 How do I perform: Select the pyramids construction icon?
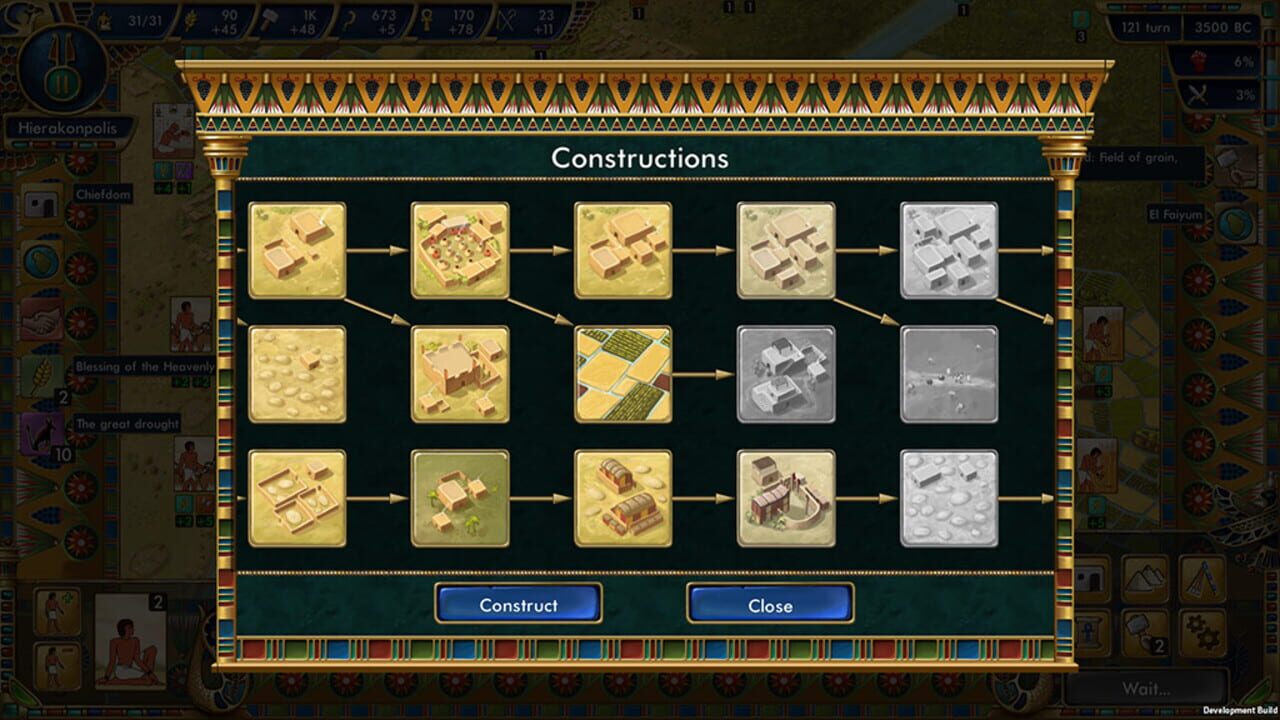click(x=1145, y=577)
